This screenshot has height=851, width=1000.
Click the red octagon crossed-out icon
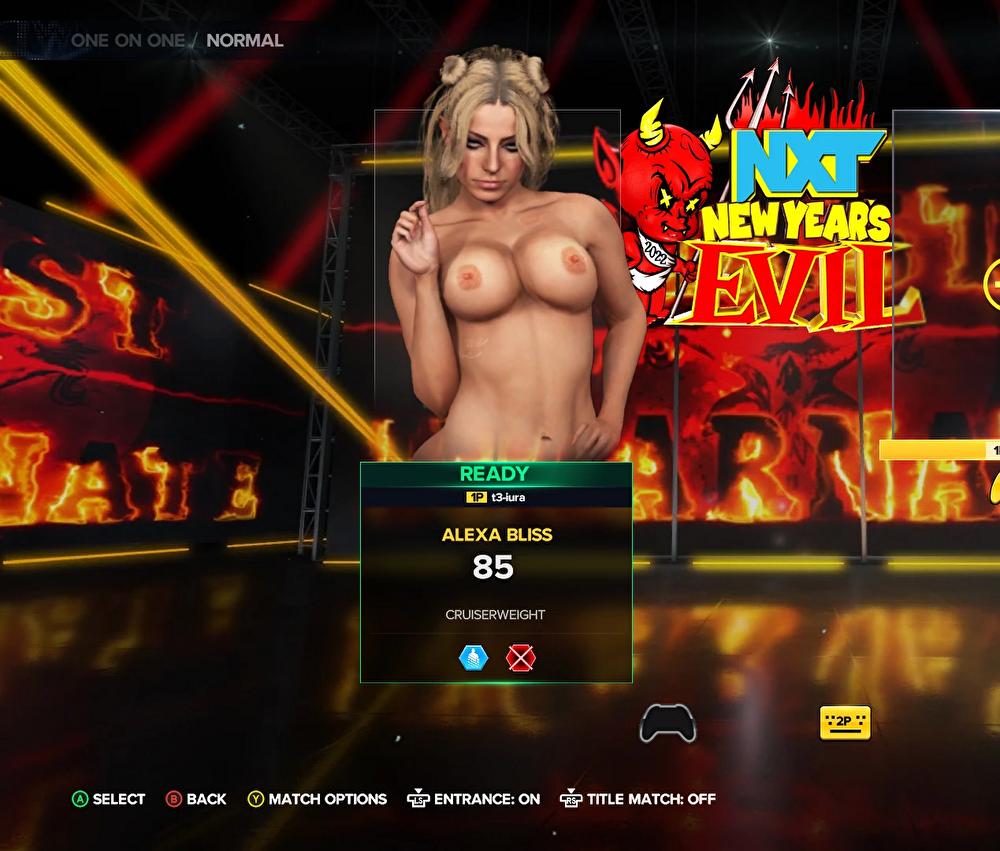point(520,658)
